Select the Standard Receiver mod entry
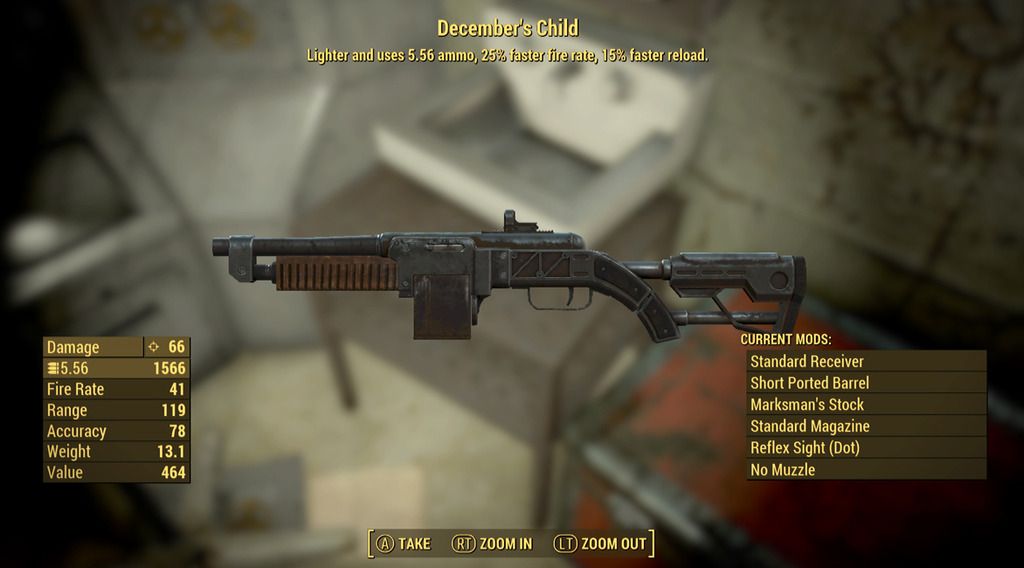 coord(865,361)
